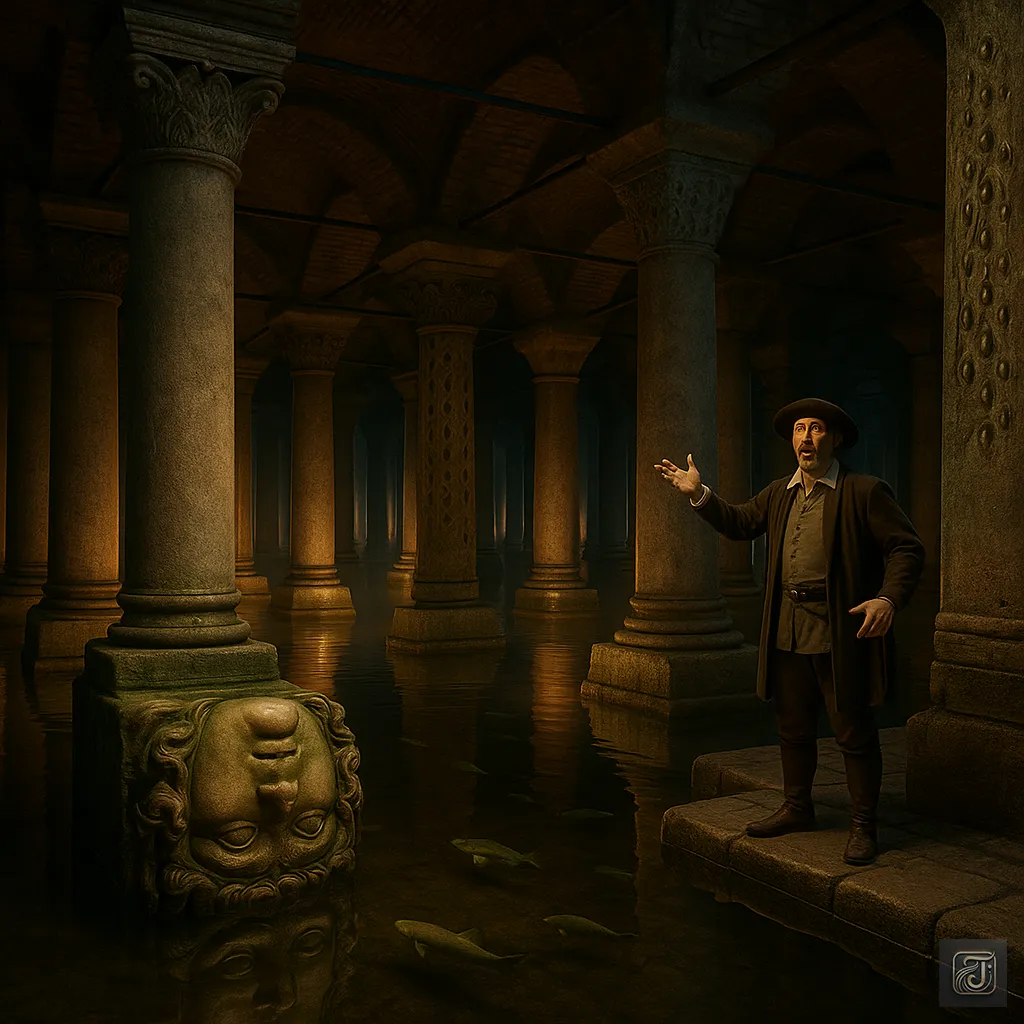Click the ornate J emblem icon

click(x=972, y=972)
